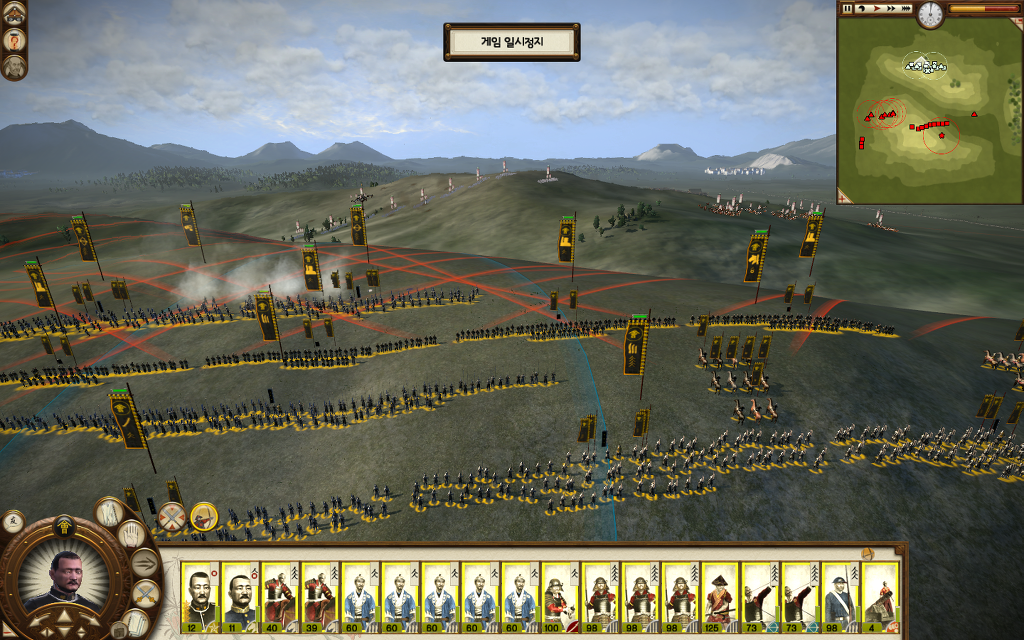Select the cavalry unit card with 40 men
Image resolution: width=1024 pixels, height=640 pixels.
click(280, 594)
